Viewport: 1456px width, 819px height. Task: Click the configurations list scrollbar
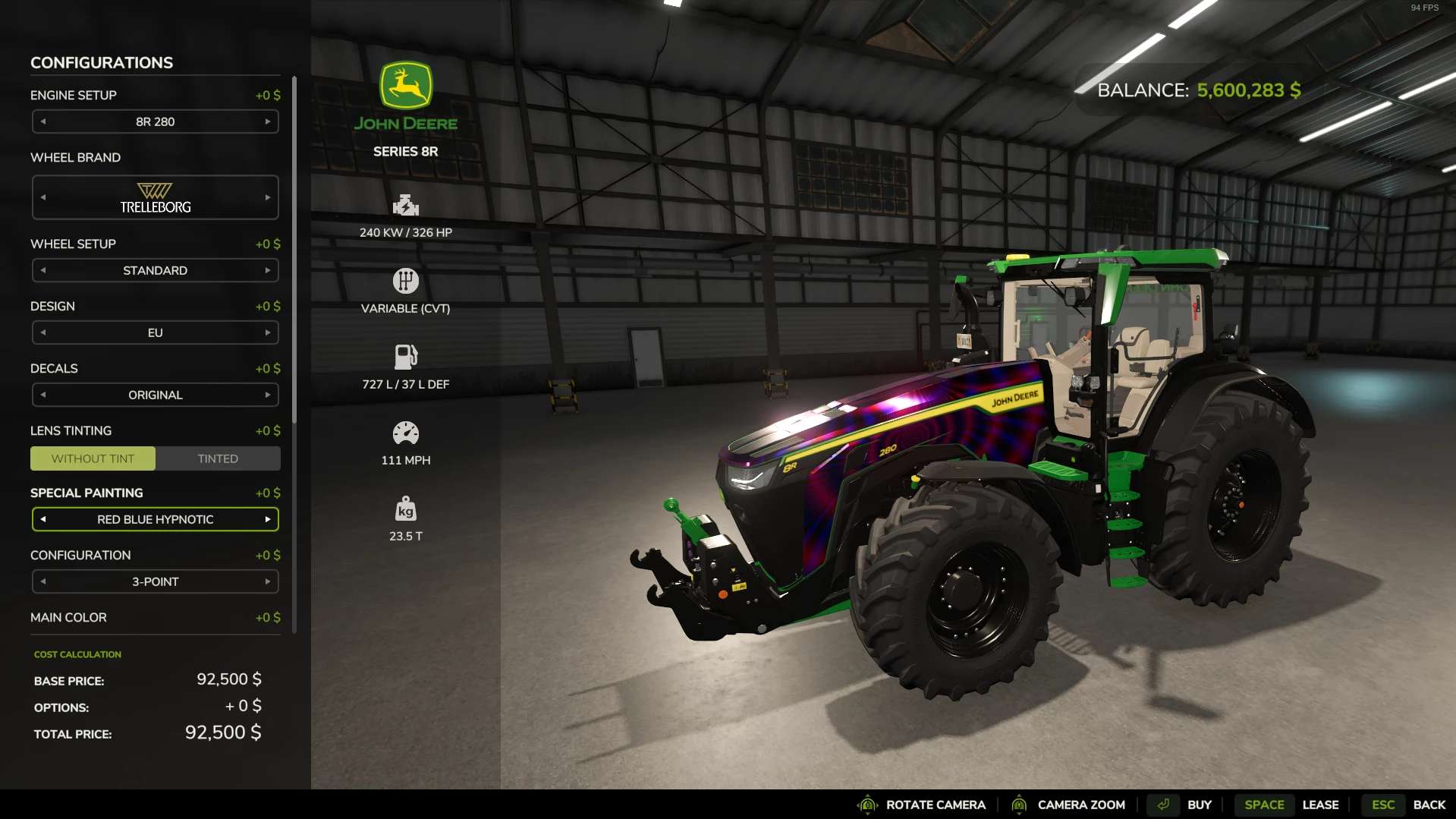pyautogui.click(x=294, y=250)
